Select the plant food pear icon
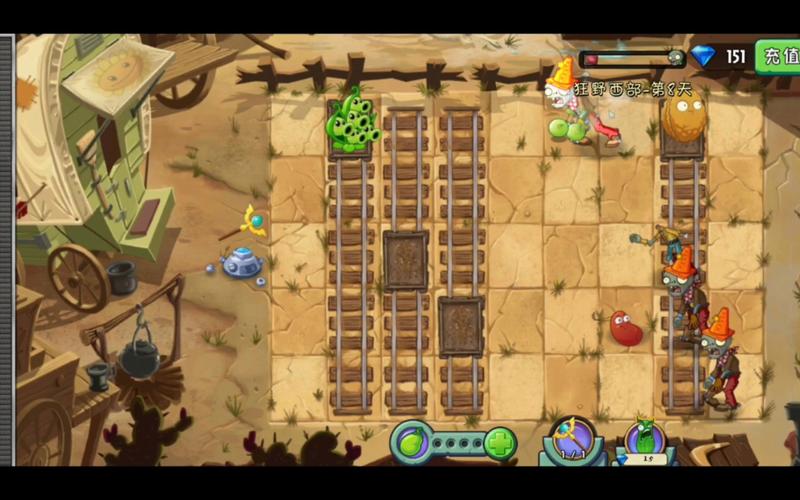Image resolution: width=800 pixels, height=500 pixels. [409, 441]
